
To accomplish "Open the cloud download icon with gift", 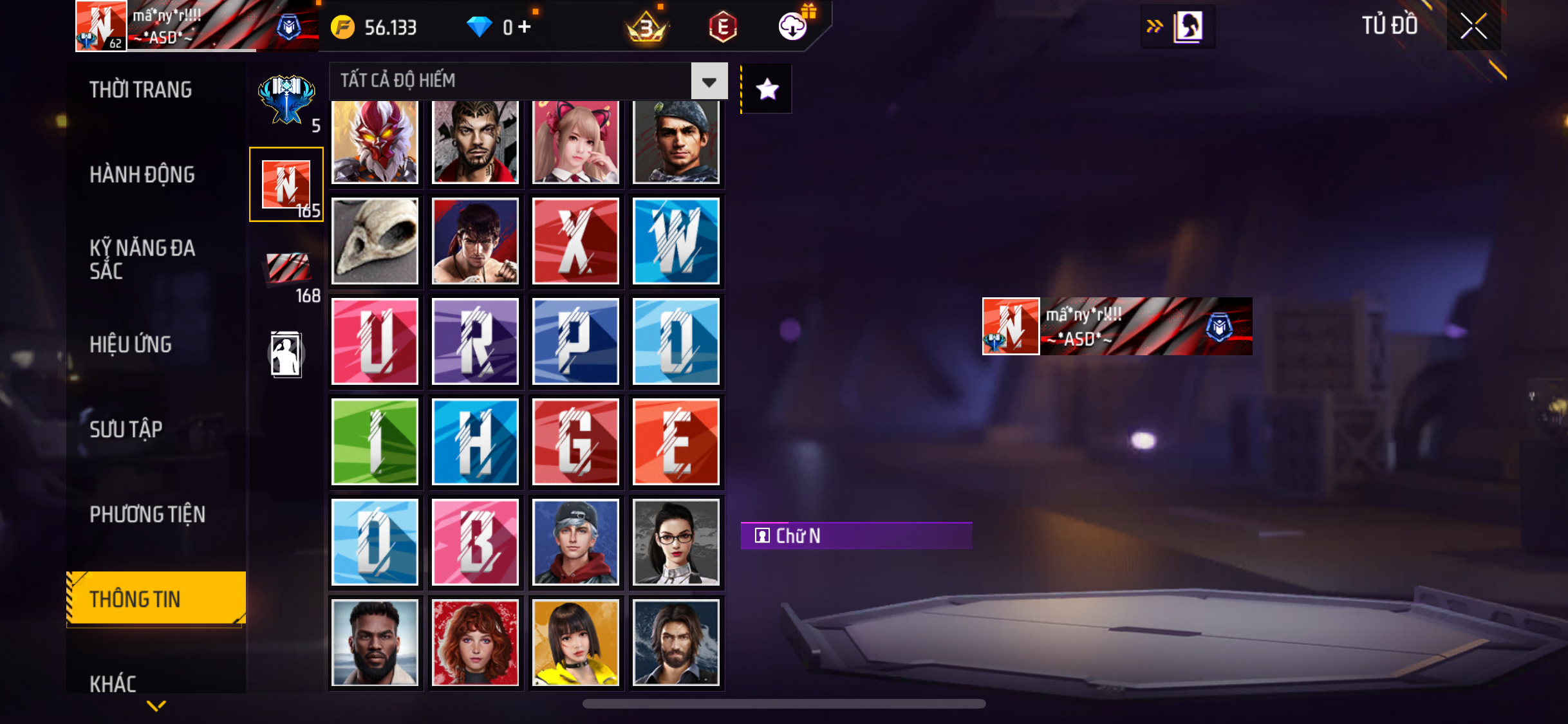I will pos(793,26).
